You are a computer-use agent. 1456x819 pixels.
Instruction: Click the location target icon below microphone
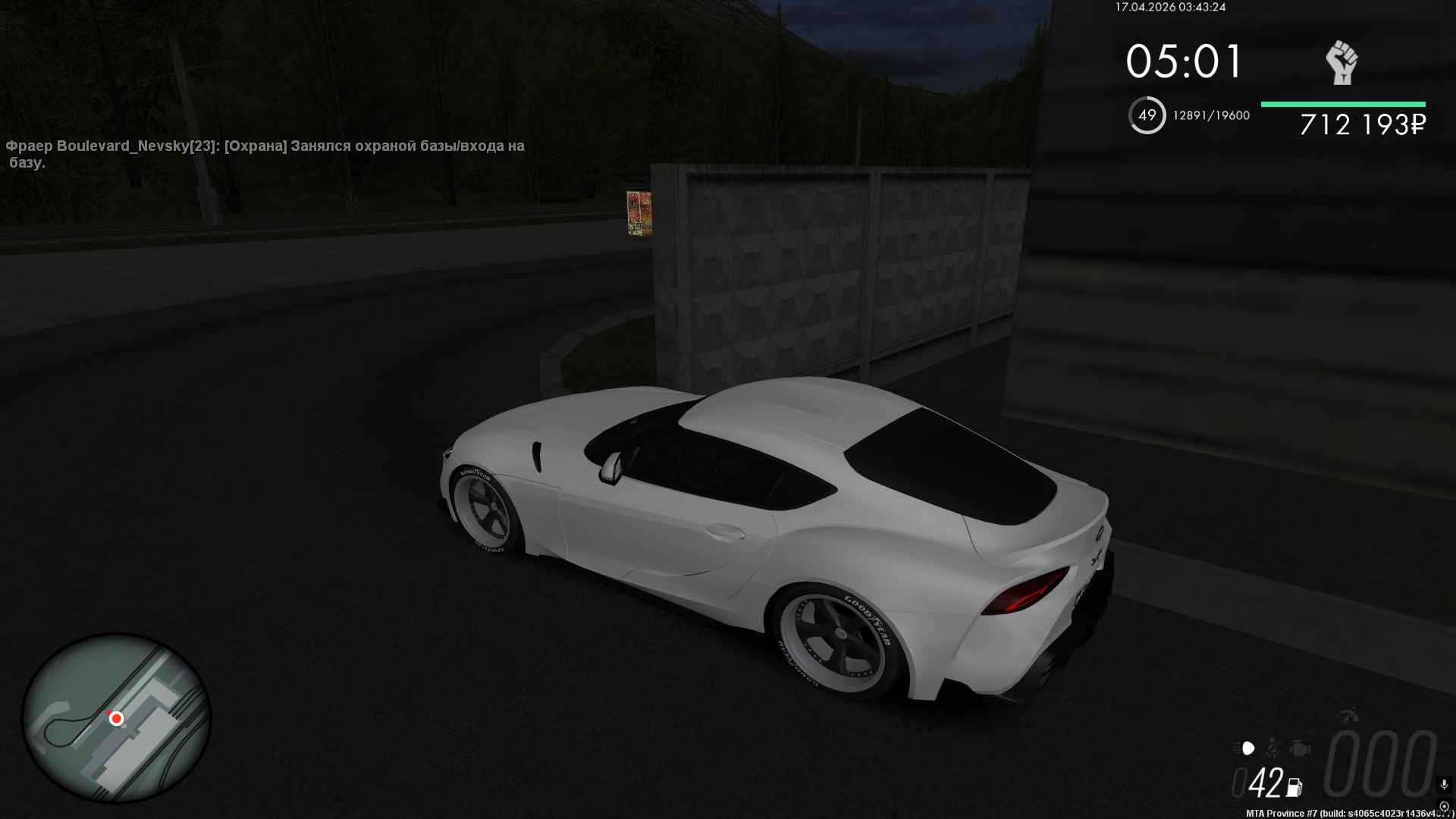coord(1444,806)
